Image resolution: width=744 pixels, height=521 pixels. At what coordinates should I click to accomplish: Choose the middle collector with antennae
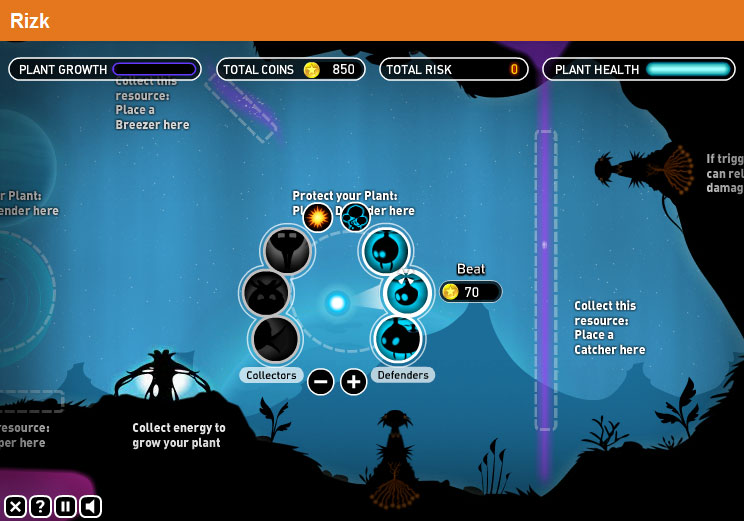(267, 294)
